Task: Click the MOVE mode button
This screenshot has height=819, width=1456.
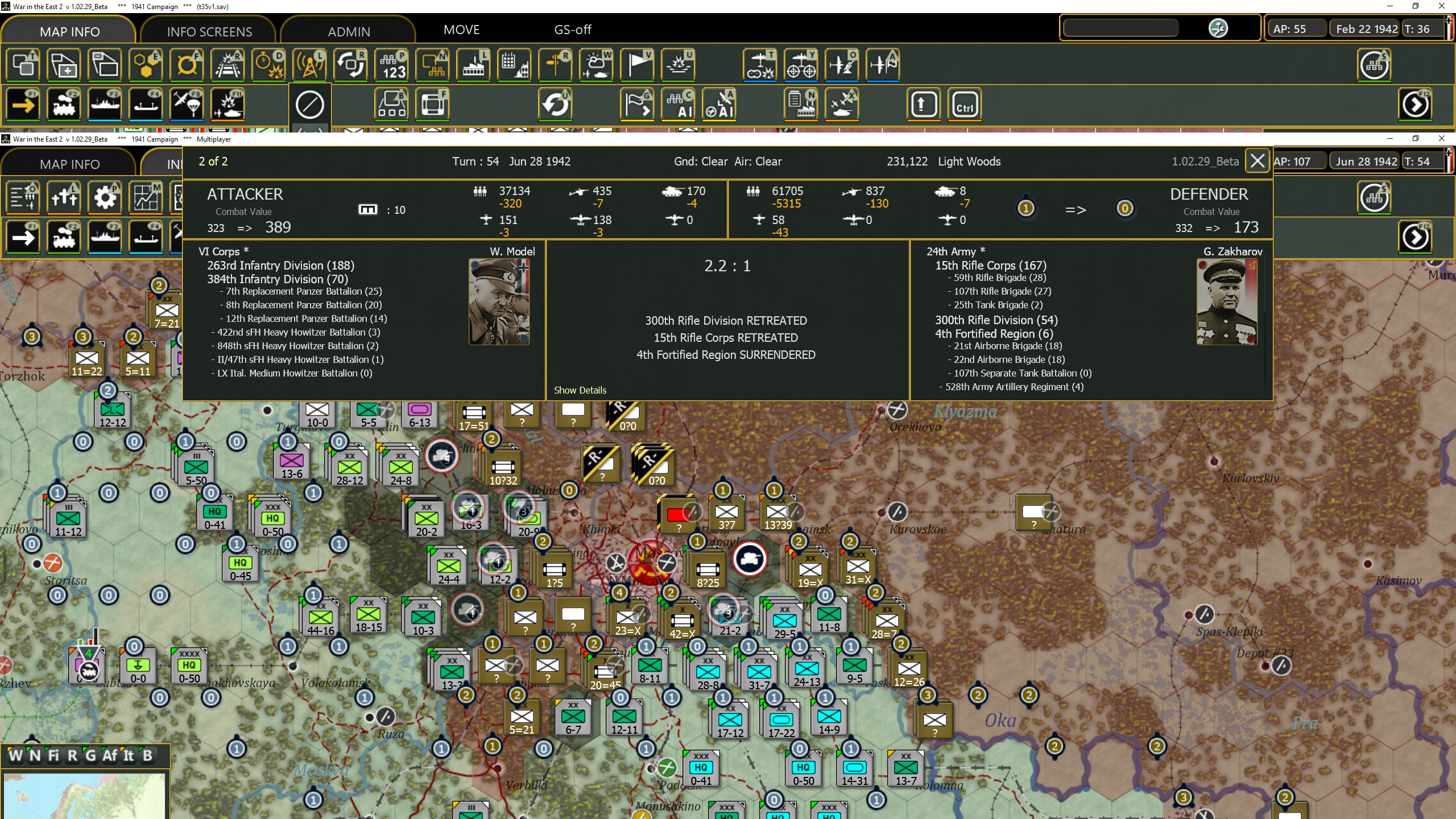Action: point(461,29)
